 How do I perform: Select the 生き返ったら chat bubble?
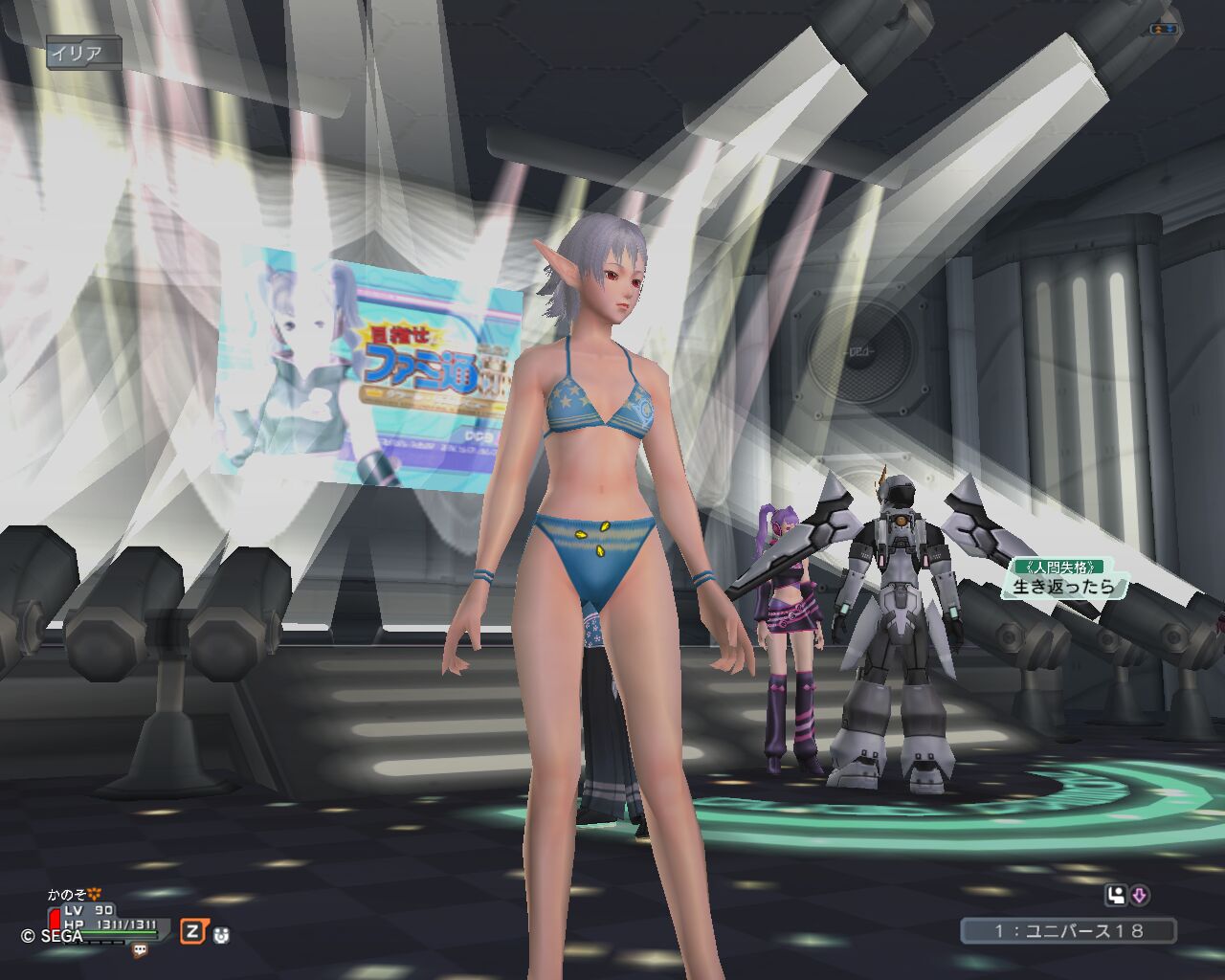pos(1063,586)
